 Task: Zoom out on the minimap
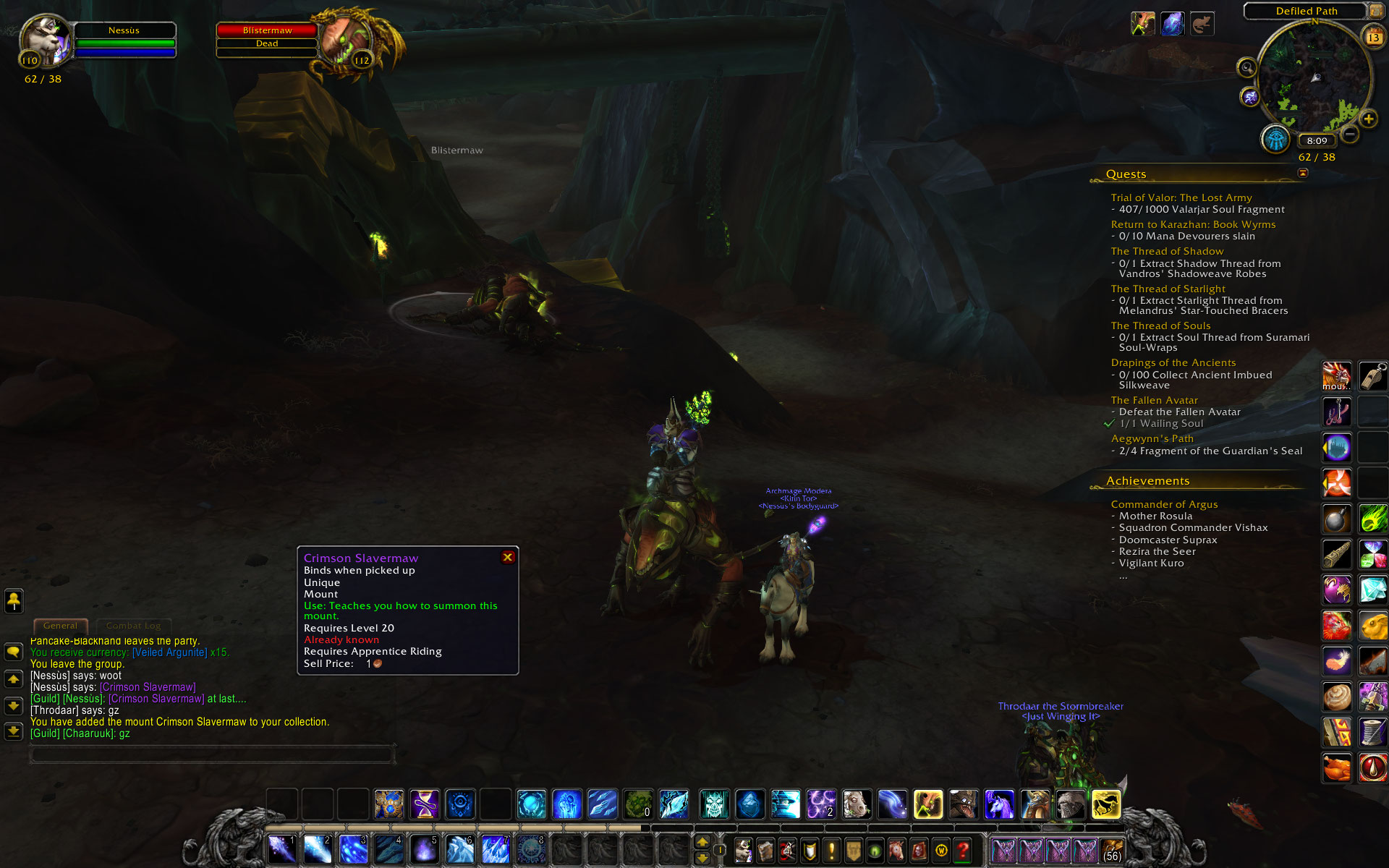(1350, 134)
